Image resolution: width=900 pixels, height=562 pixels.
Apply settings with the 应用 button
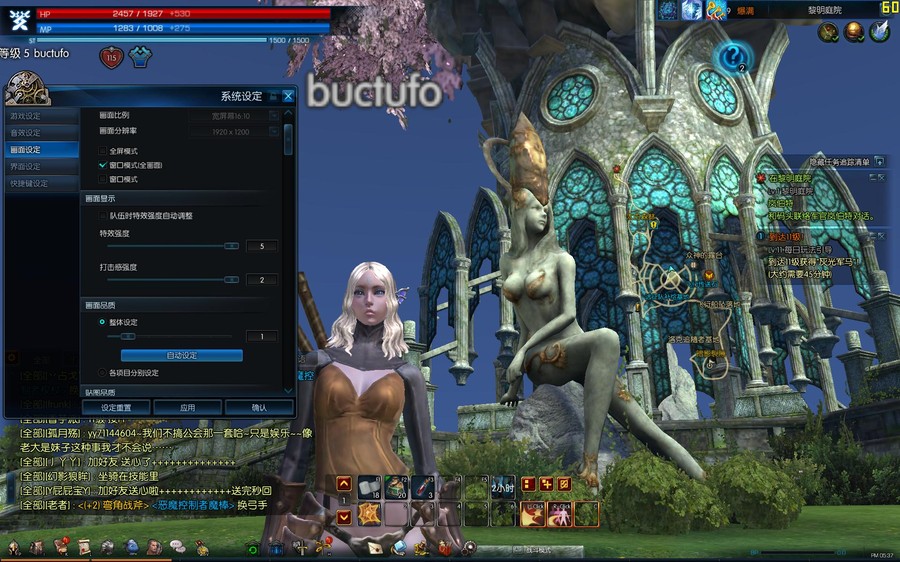pos(187,408)
